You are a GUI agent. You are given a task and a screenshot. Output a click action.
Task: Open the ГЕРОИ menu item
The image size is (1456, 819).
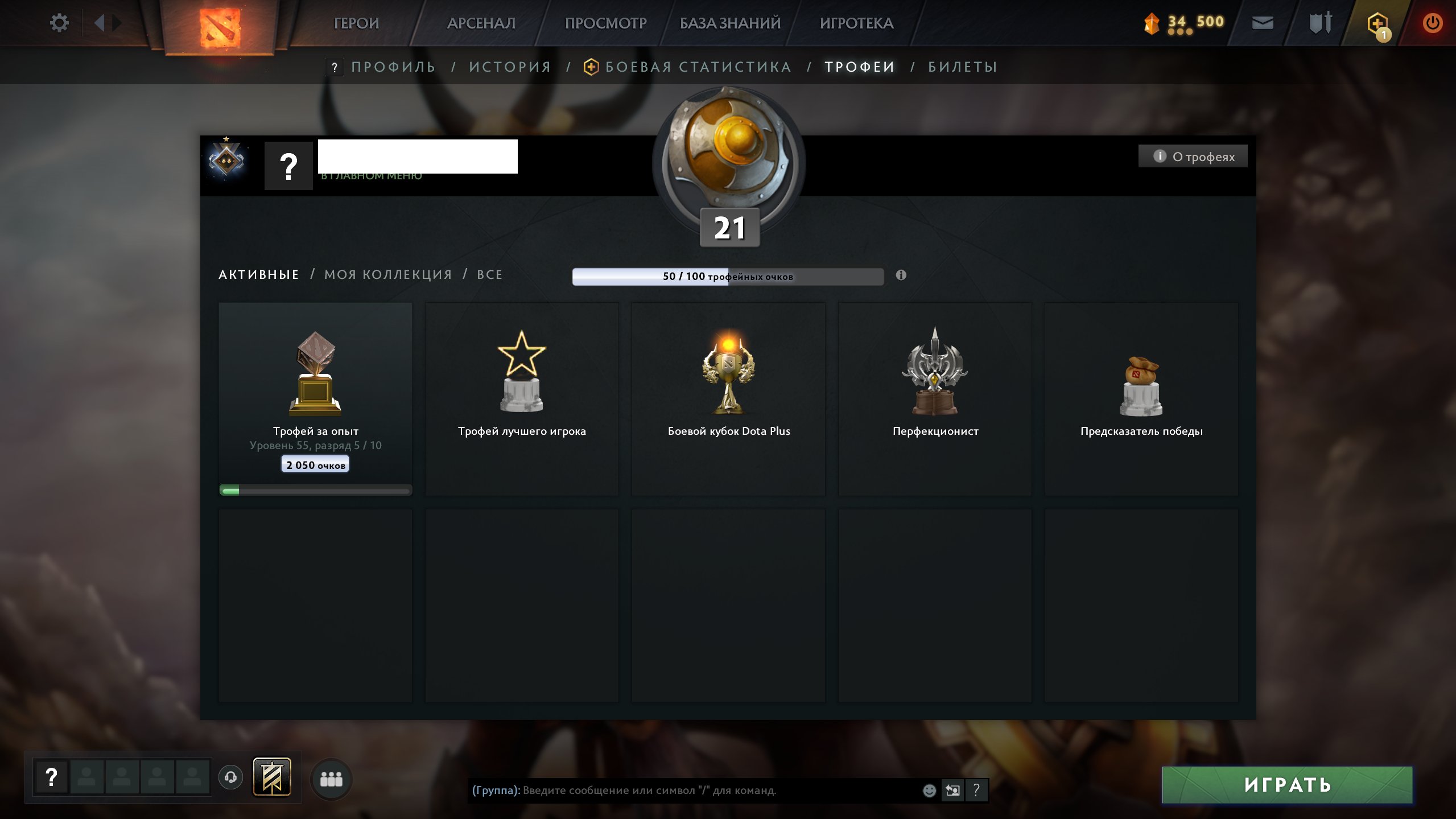pos(357,23)
